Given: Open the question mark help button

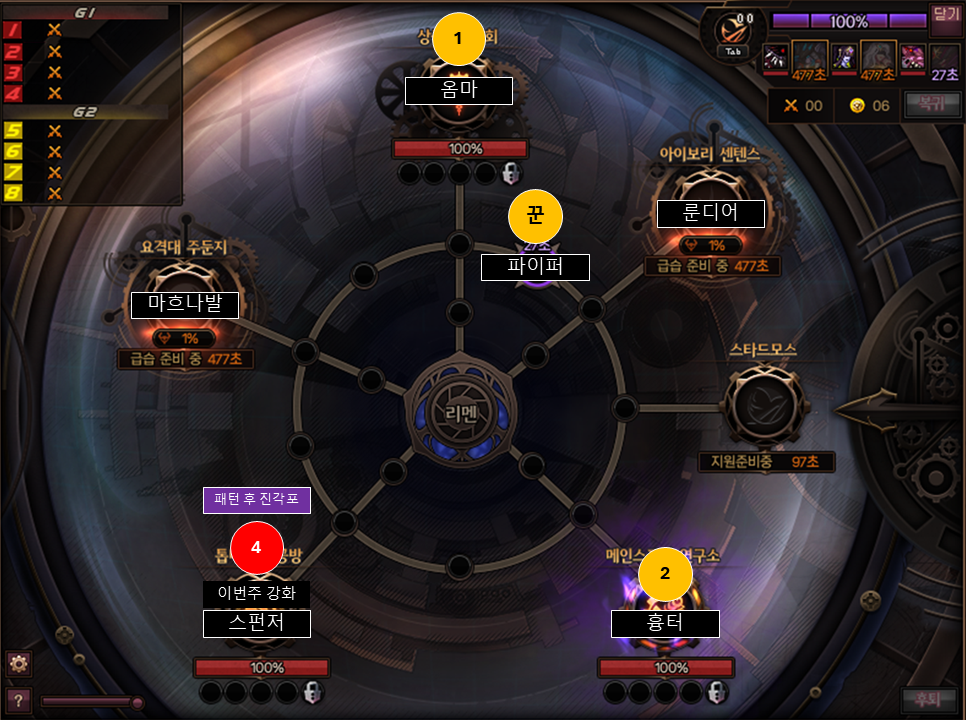Looking at the screenshot, I should [x=18, y=699].
